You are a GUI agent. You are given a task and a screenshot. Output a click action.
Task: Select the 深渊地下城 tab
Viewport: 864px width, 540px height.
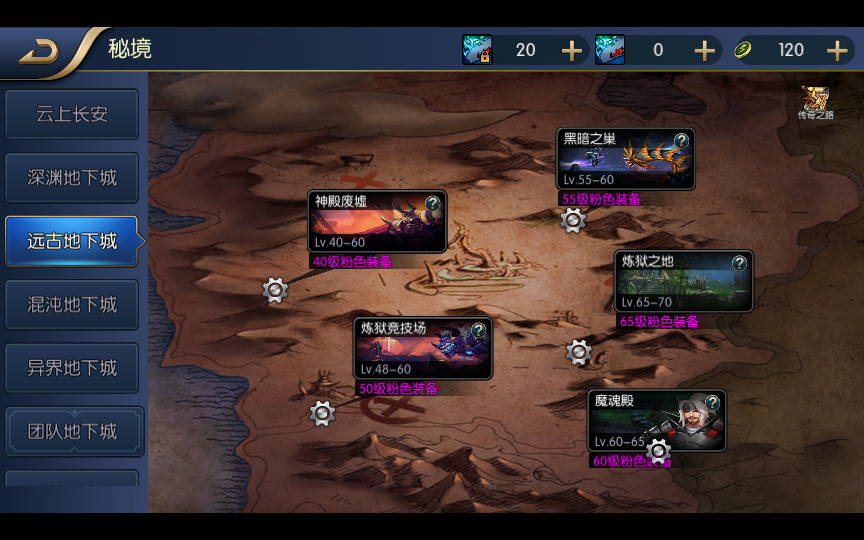pyautogui.click(x=72, y=178)
